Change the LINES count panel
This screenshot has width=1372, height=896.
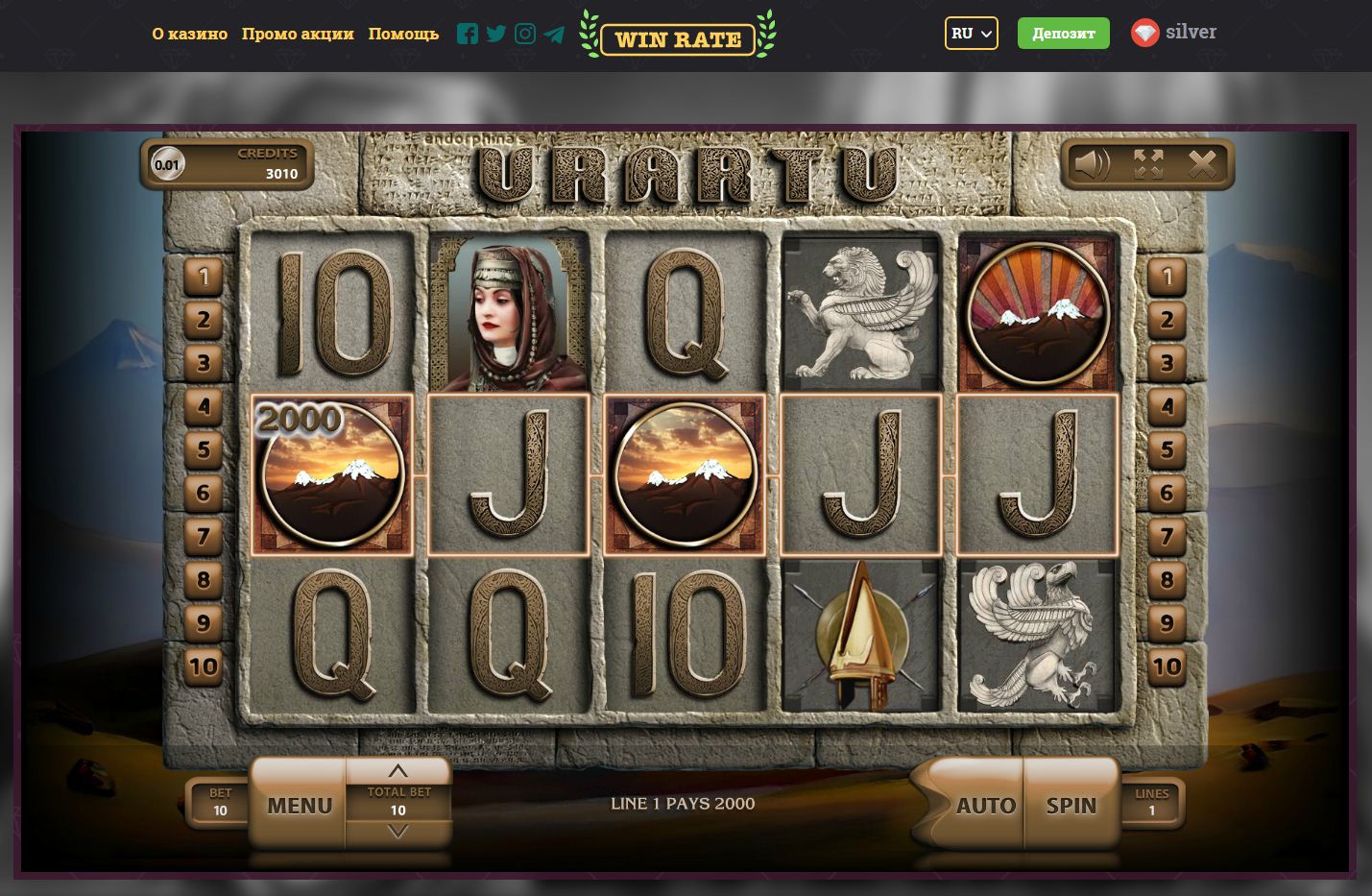point(1151,802)
